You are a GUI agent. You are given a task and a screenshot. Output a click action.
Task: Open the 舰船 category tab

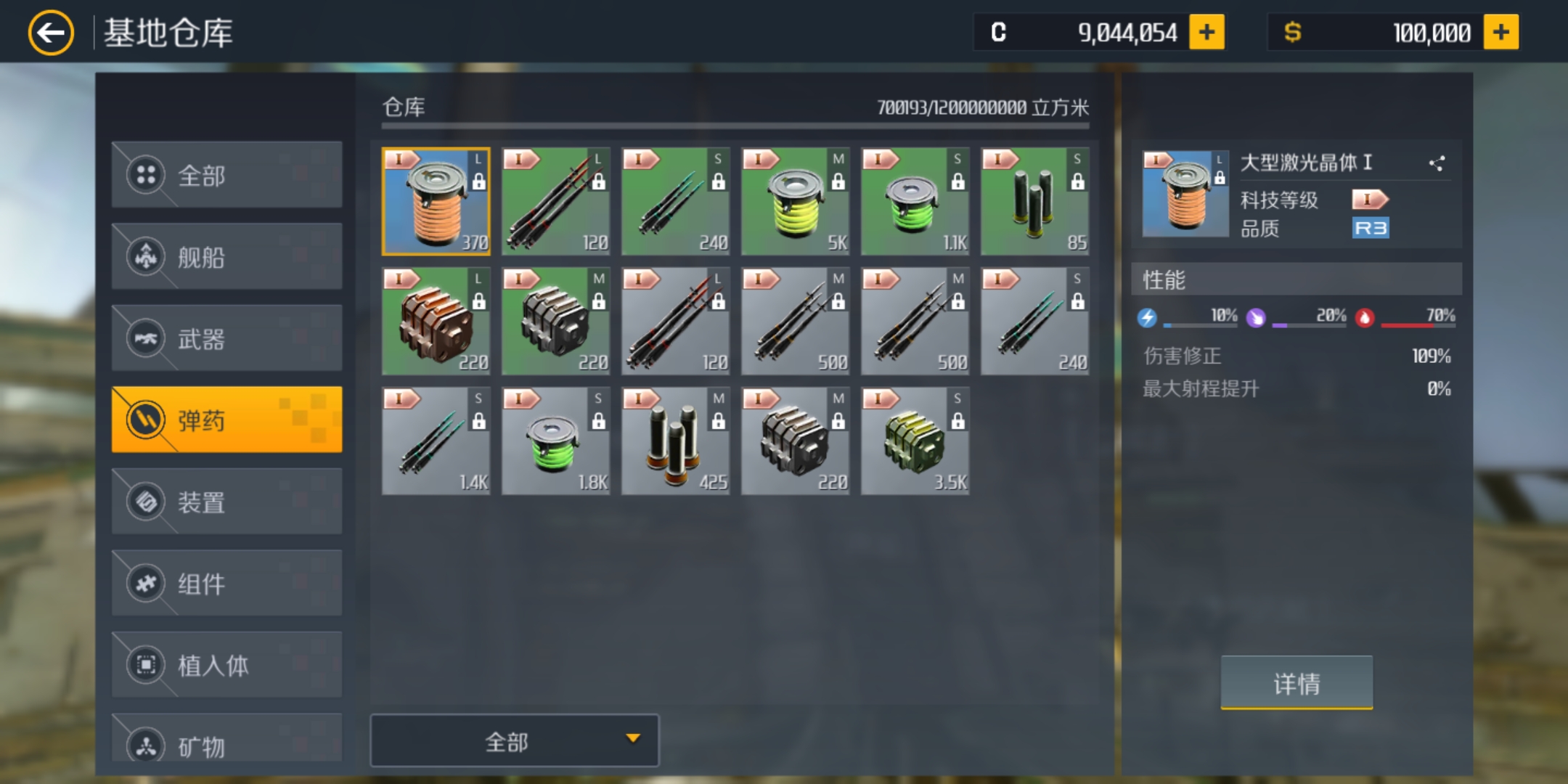pyautogui.click(x=226, y=257)
